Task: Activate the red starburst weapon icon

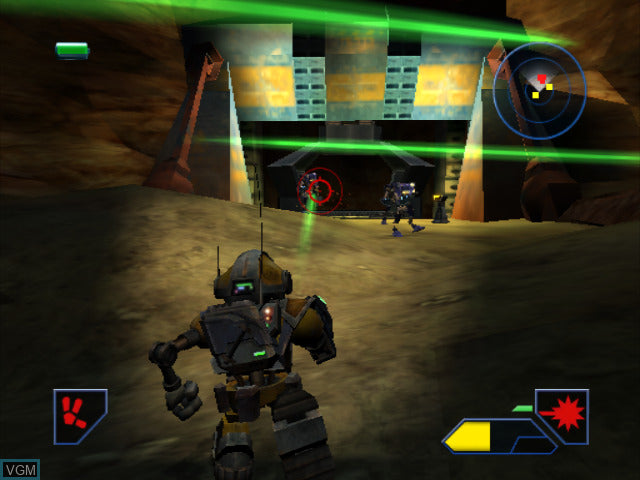Action: pos(564,414)
